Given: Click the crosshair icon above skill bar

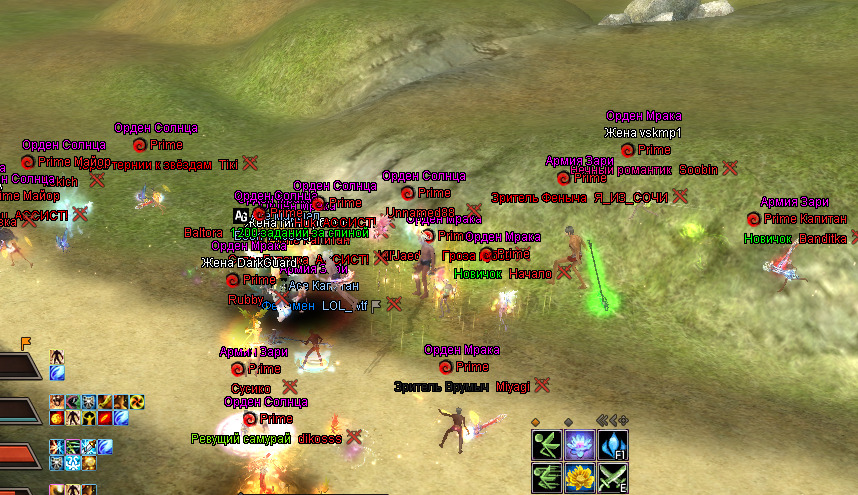Looking at the screenshot, I should point(624,420).
